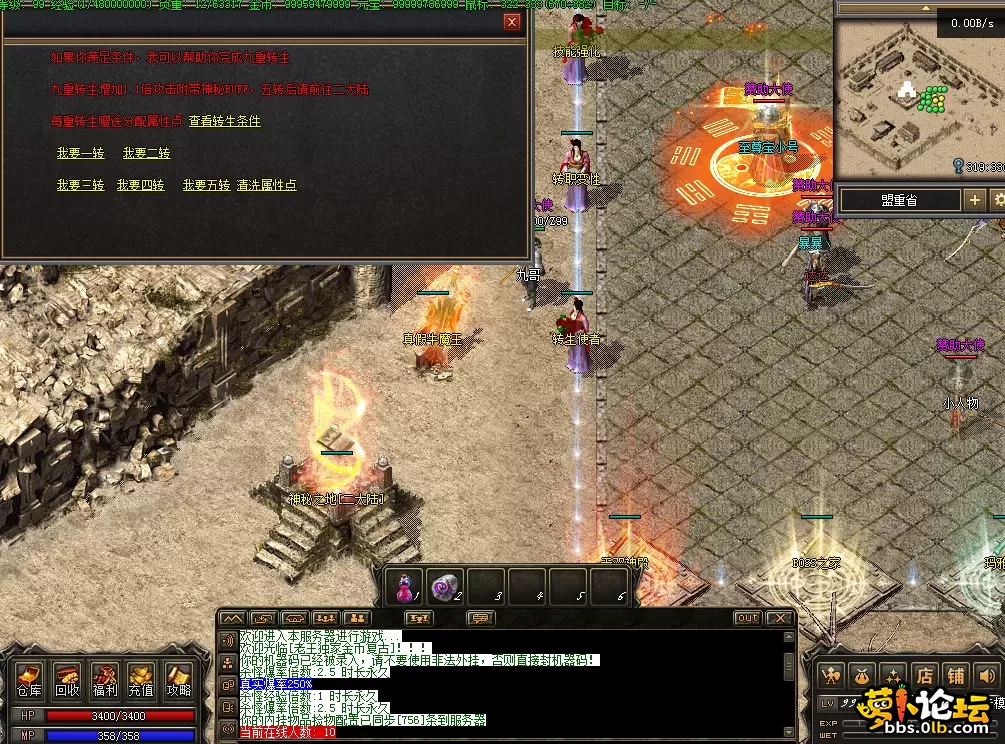Open the 福利 welfare menu
The image size is (1005, 744).
(x=104, y=680)
